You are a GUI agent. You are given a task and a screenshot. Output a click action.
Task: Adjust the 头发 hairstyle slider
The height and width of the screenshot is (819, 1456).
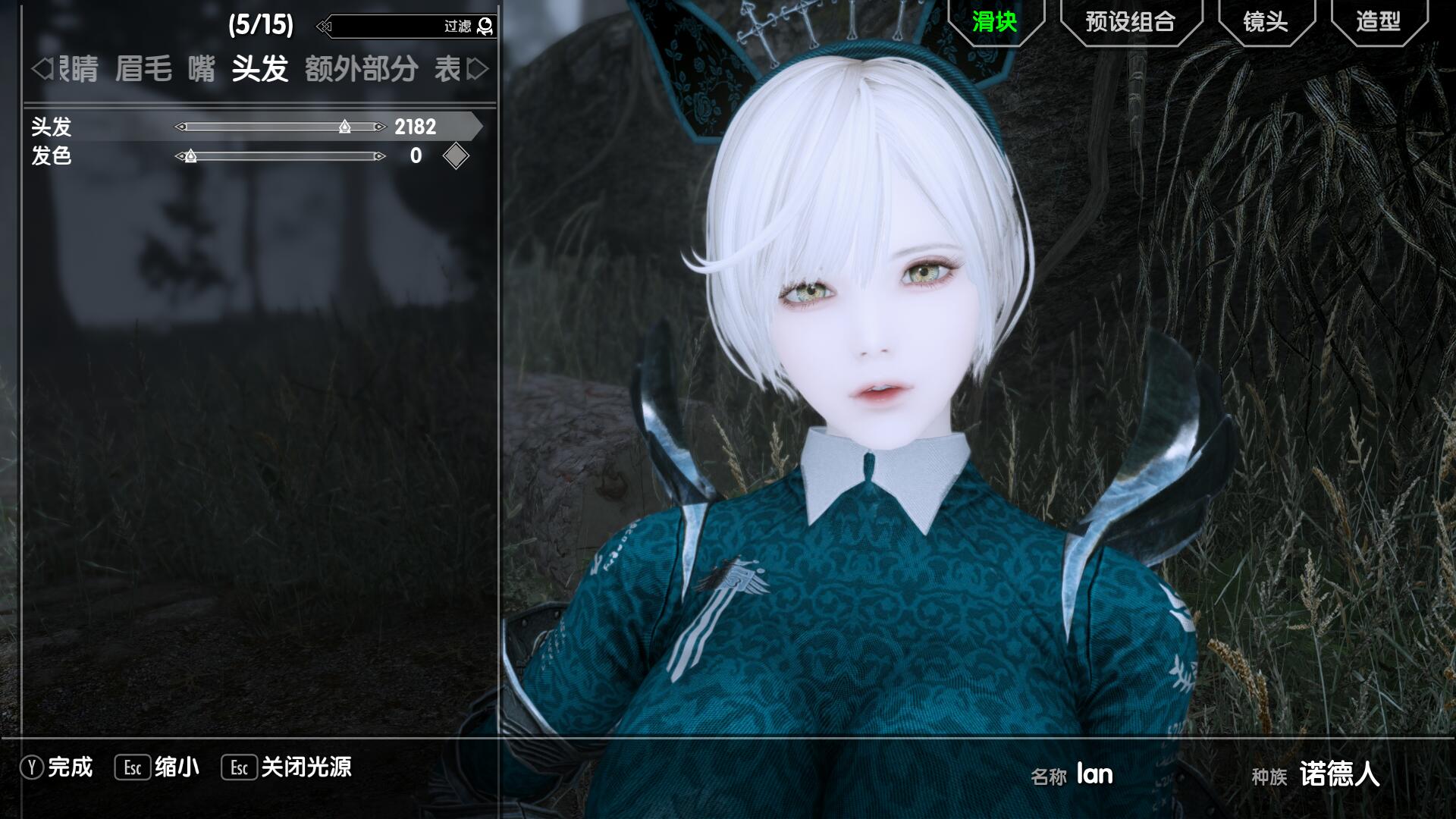[x=345, y=127]
